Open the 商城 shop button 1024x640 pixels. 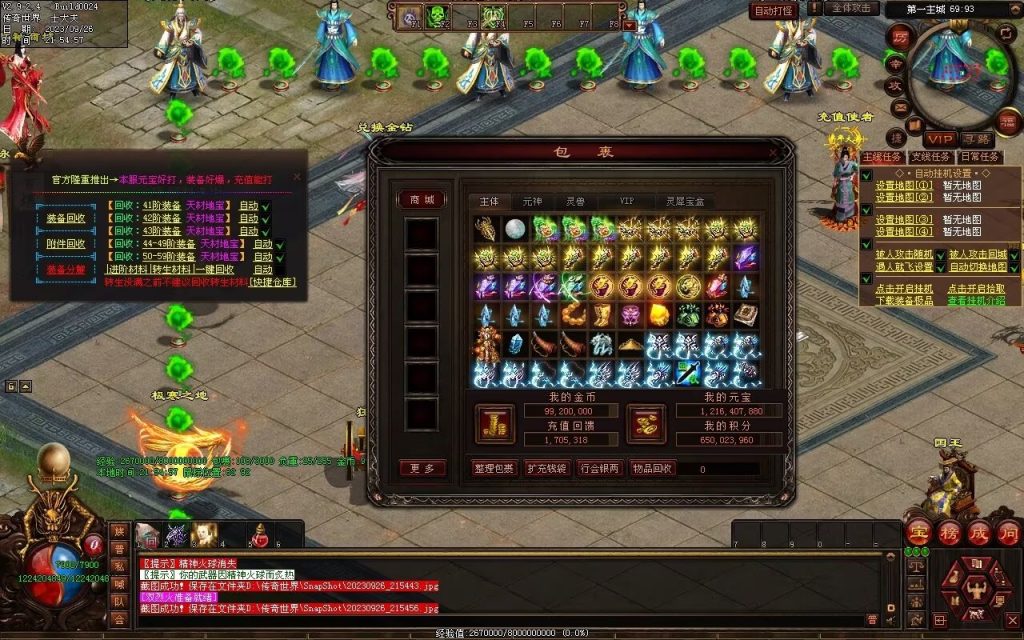point(421,200)
